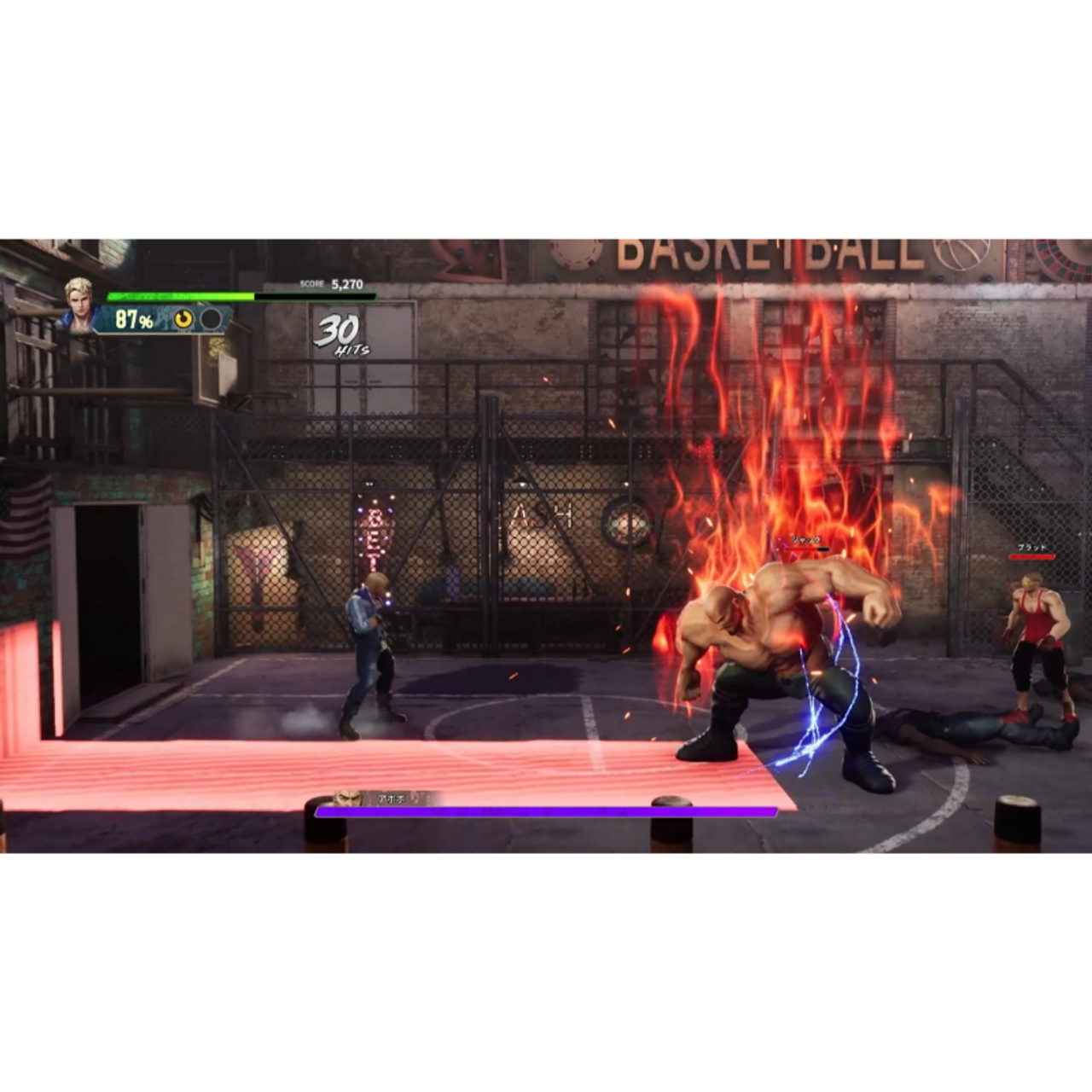
Task: Select the yellow charged special gauge icon
Action: [183, 319]
